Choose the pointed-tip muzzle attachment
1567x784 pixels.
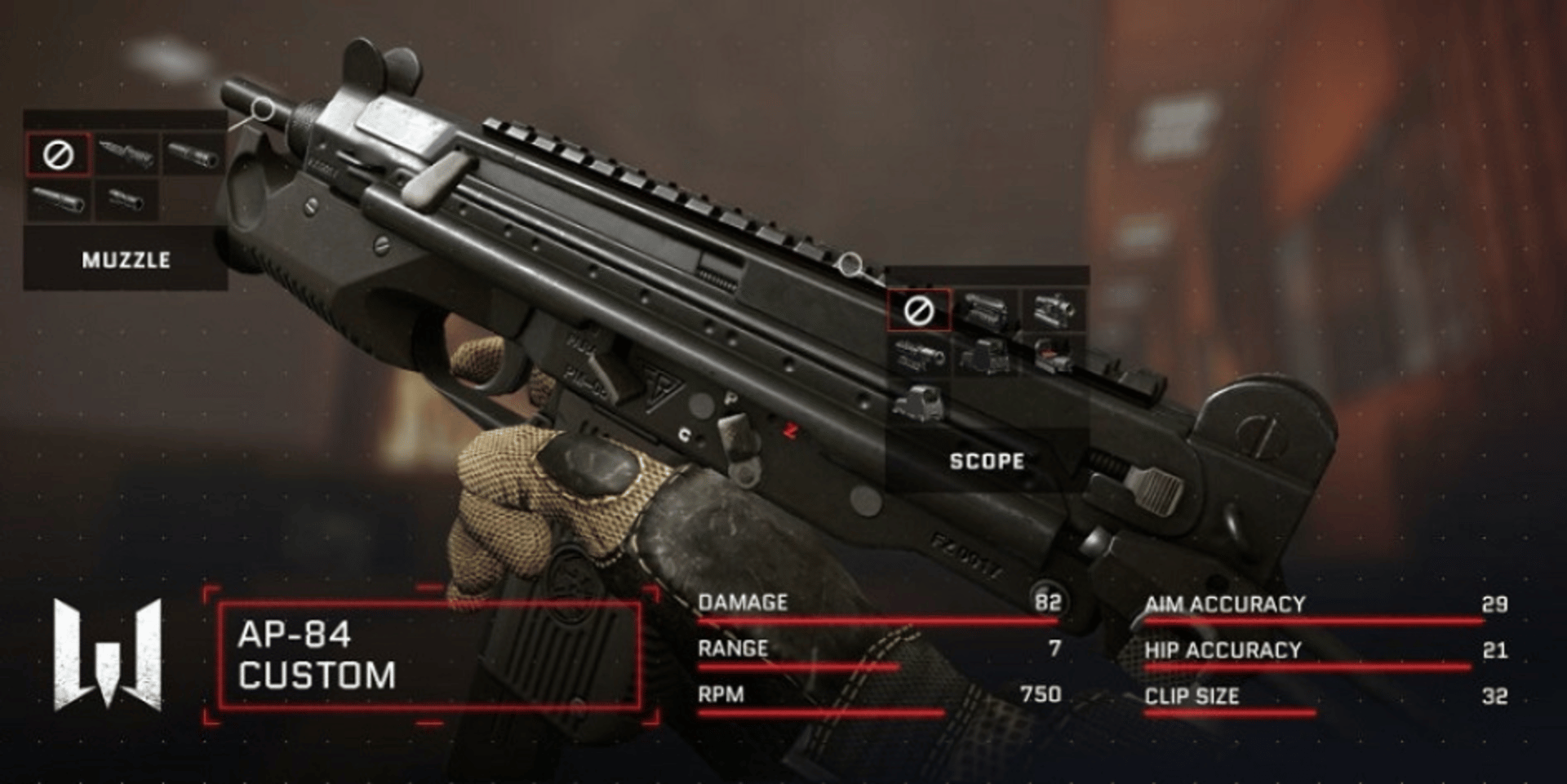[x=126, y=154]
